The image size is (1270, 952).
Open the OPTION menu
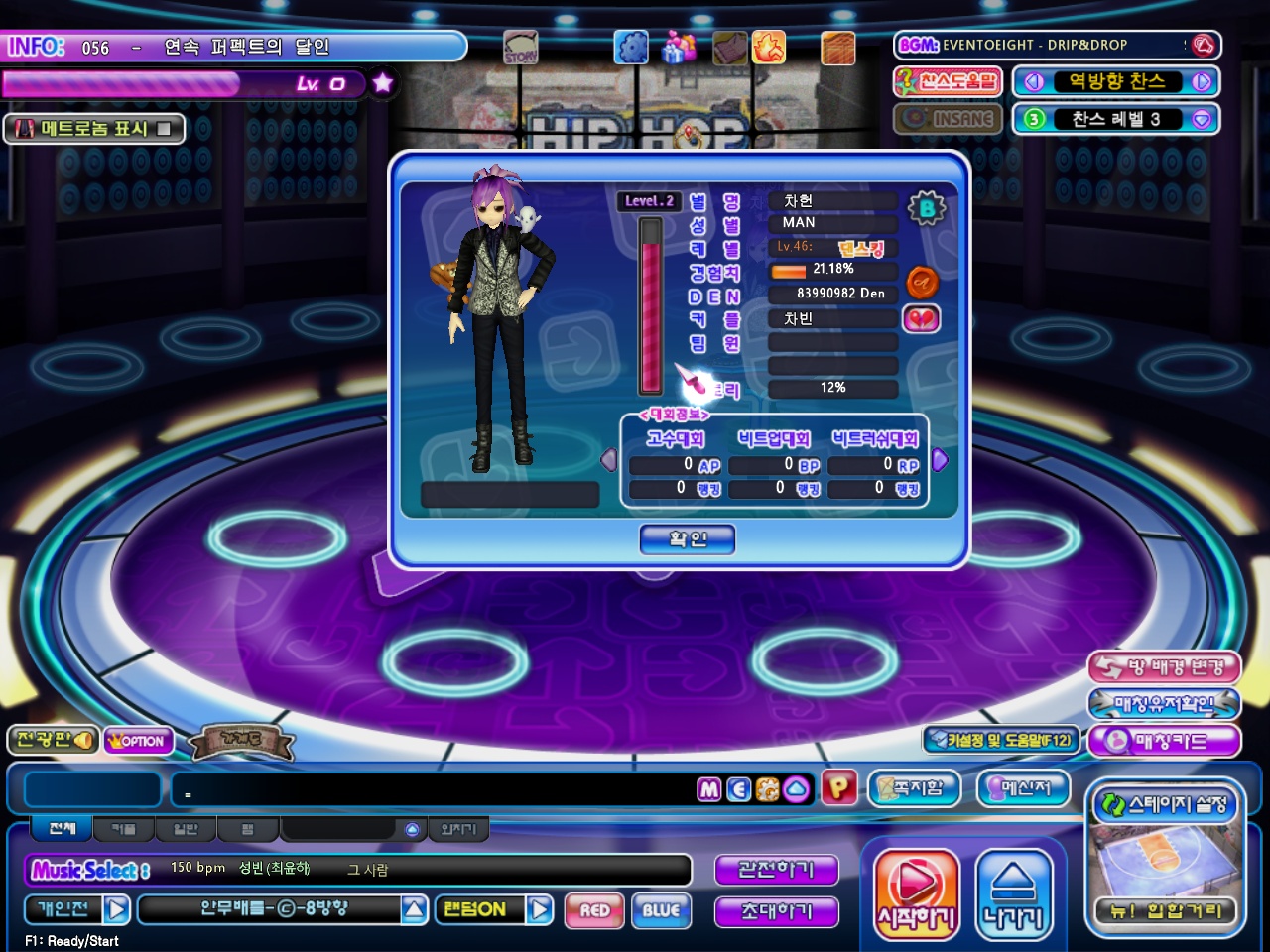(x=139, y=741)
